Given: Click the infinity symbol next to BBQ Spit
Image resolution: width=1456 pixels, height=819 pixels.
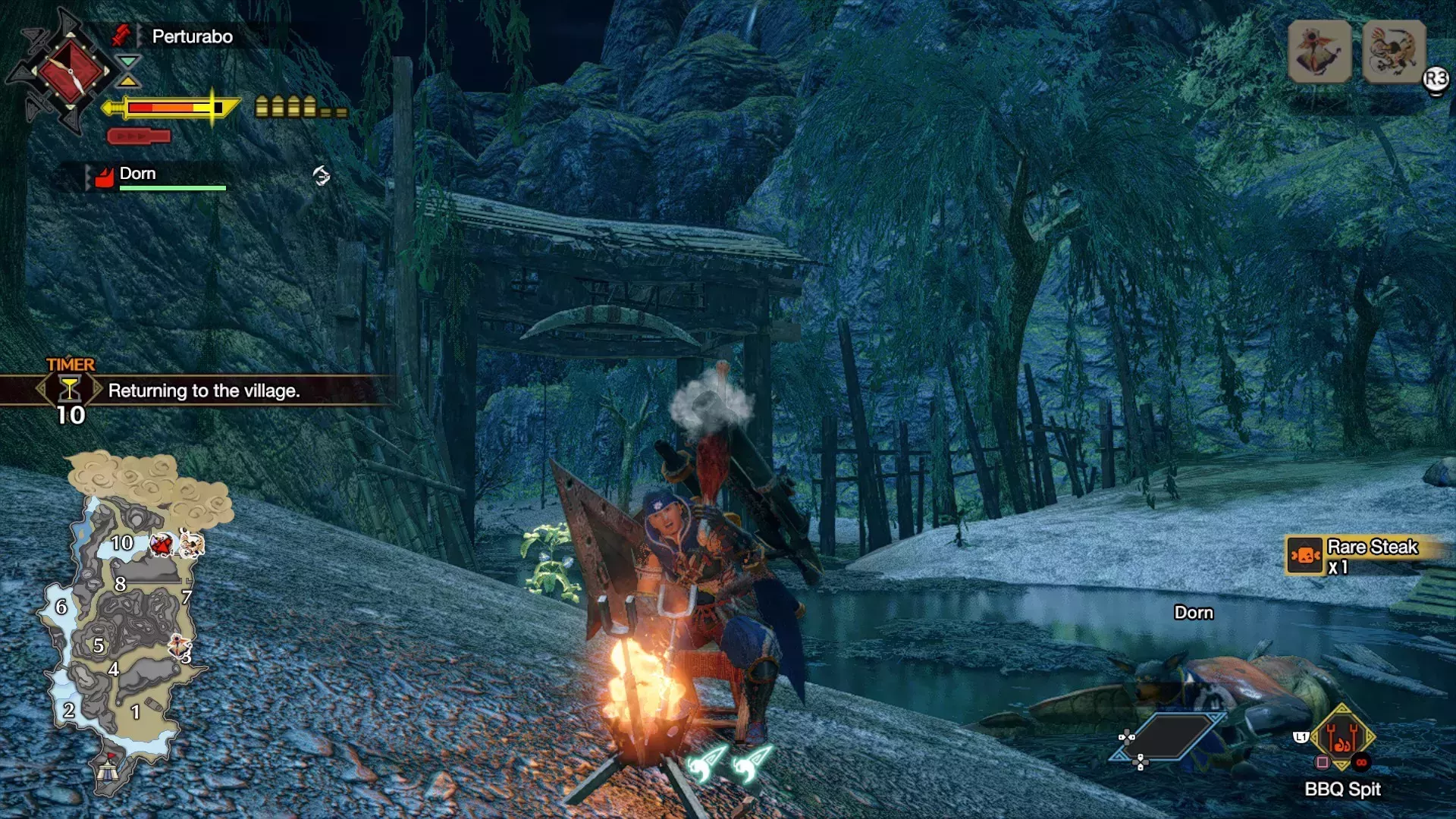Looking at the screenshot, I should point(1362,761).
